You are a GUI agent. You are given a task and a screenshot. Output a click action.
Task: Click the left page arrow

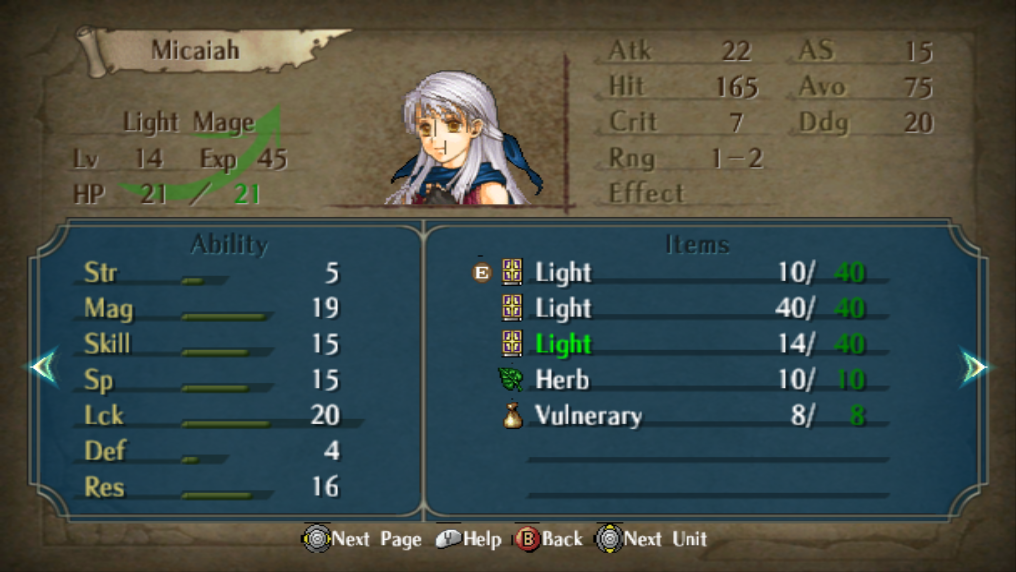[43, 368]
